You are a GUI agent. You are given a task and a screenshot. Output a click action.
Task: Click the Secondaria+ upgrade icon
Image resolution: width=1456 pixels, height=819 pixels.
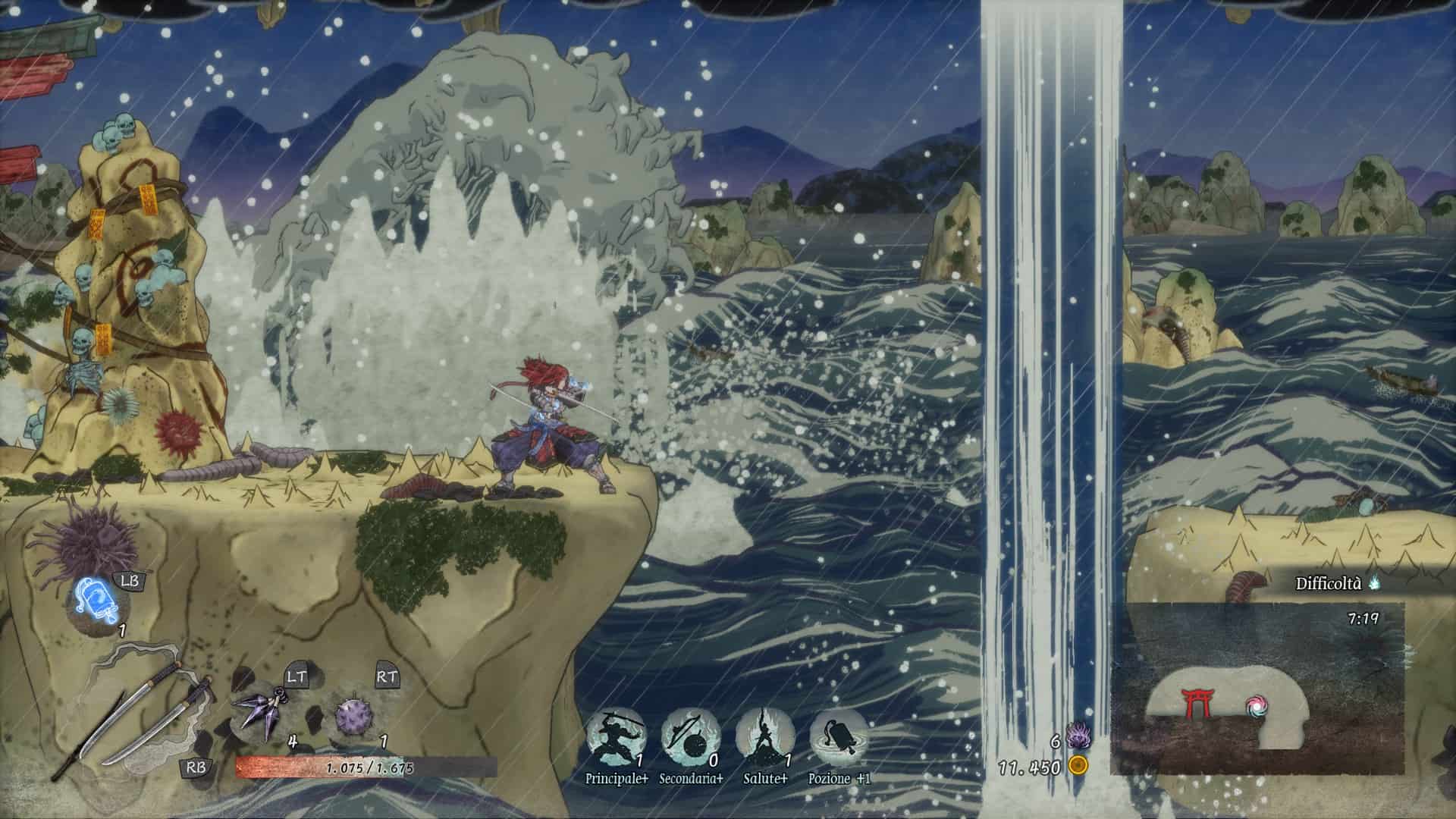690,737
